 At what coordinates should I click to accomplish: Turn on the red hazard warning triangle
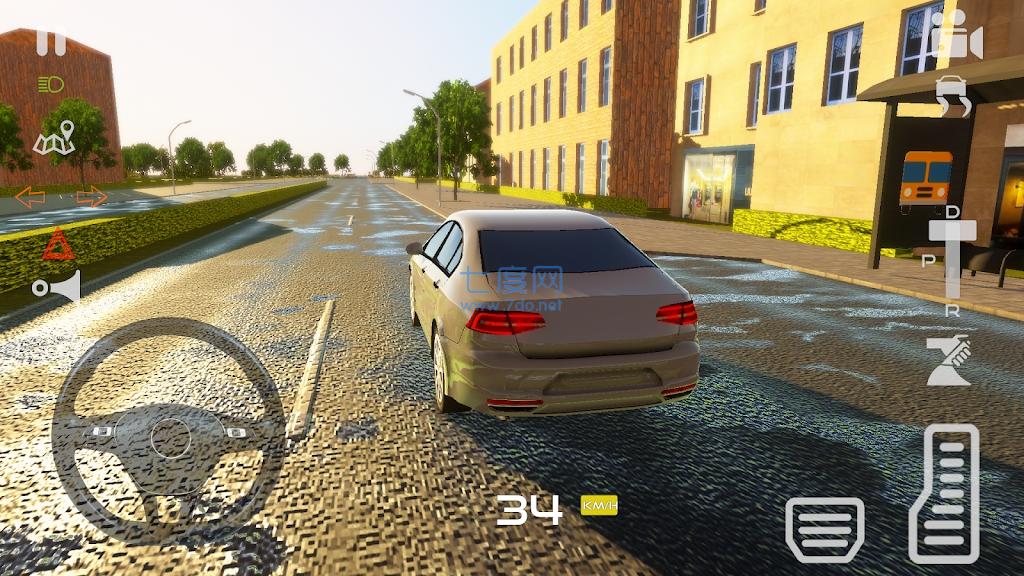click(x=58, y=244)
